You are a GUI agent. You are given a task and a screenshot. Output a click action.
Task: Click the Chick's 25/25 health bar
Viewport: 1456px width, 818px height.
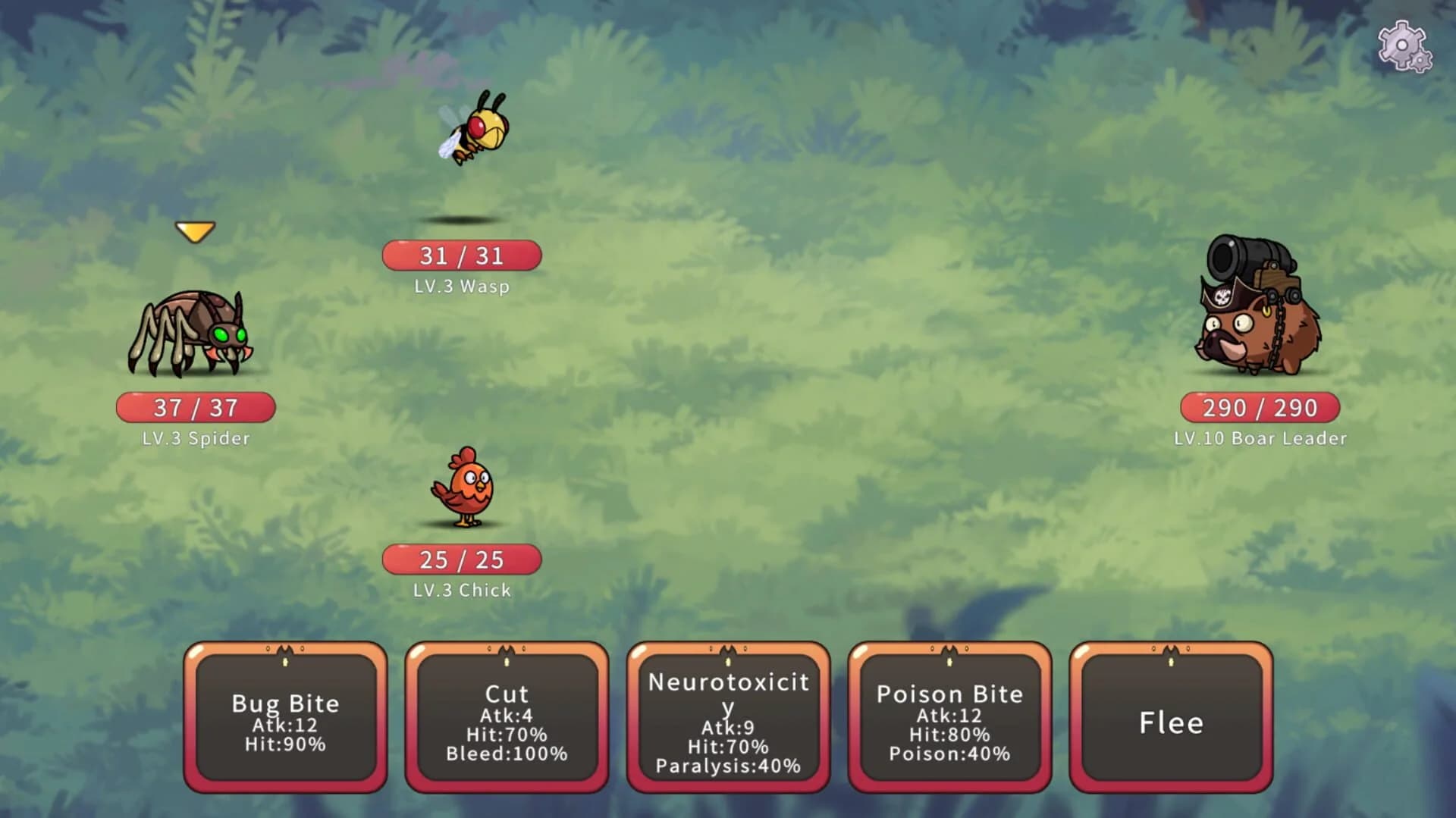[x=461, y=559]
